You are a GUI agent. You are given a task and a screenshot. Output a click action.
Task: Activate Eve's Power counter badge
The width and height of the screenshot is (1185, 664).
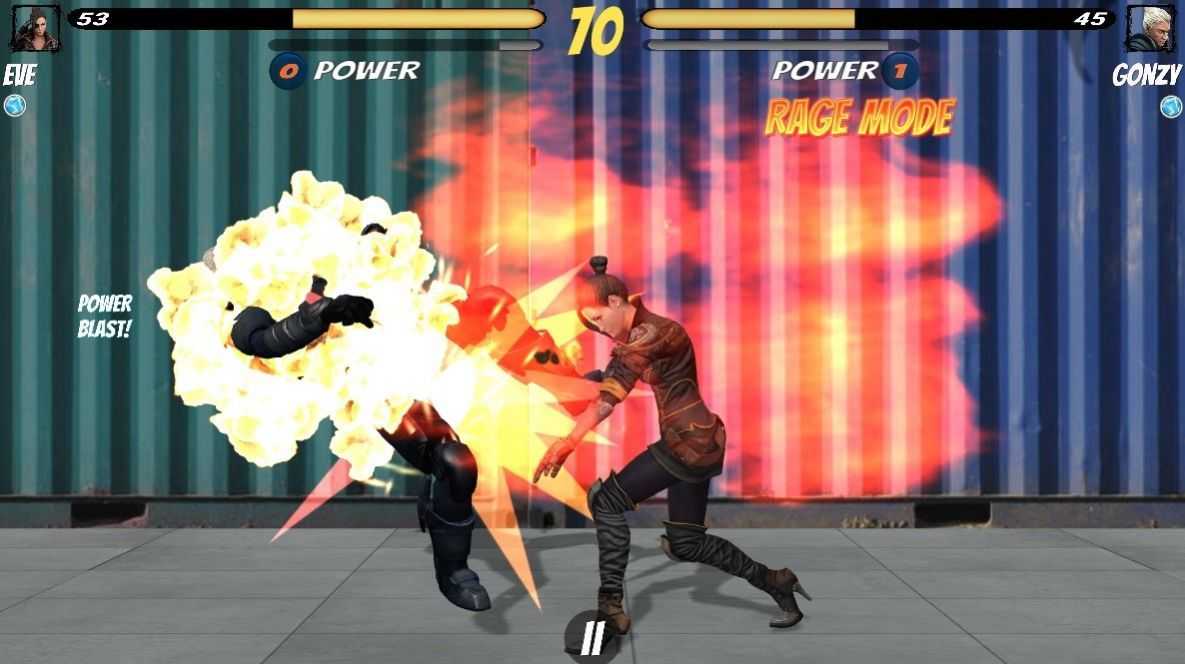tap(288, 71)
